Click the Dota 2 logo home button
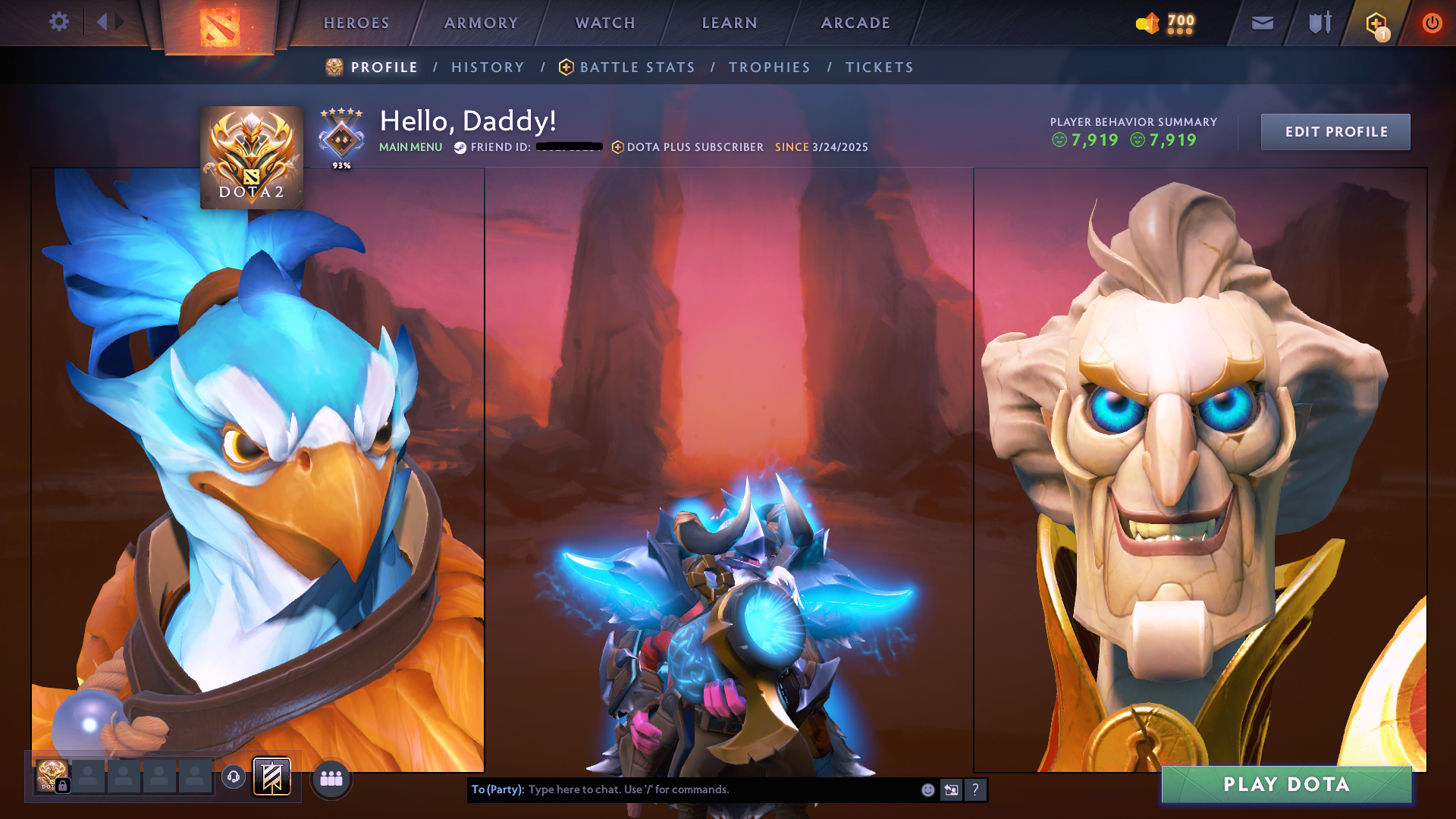The image size is (1456, 819). [219, 27]
